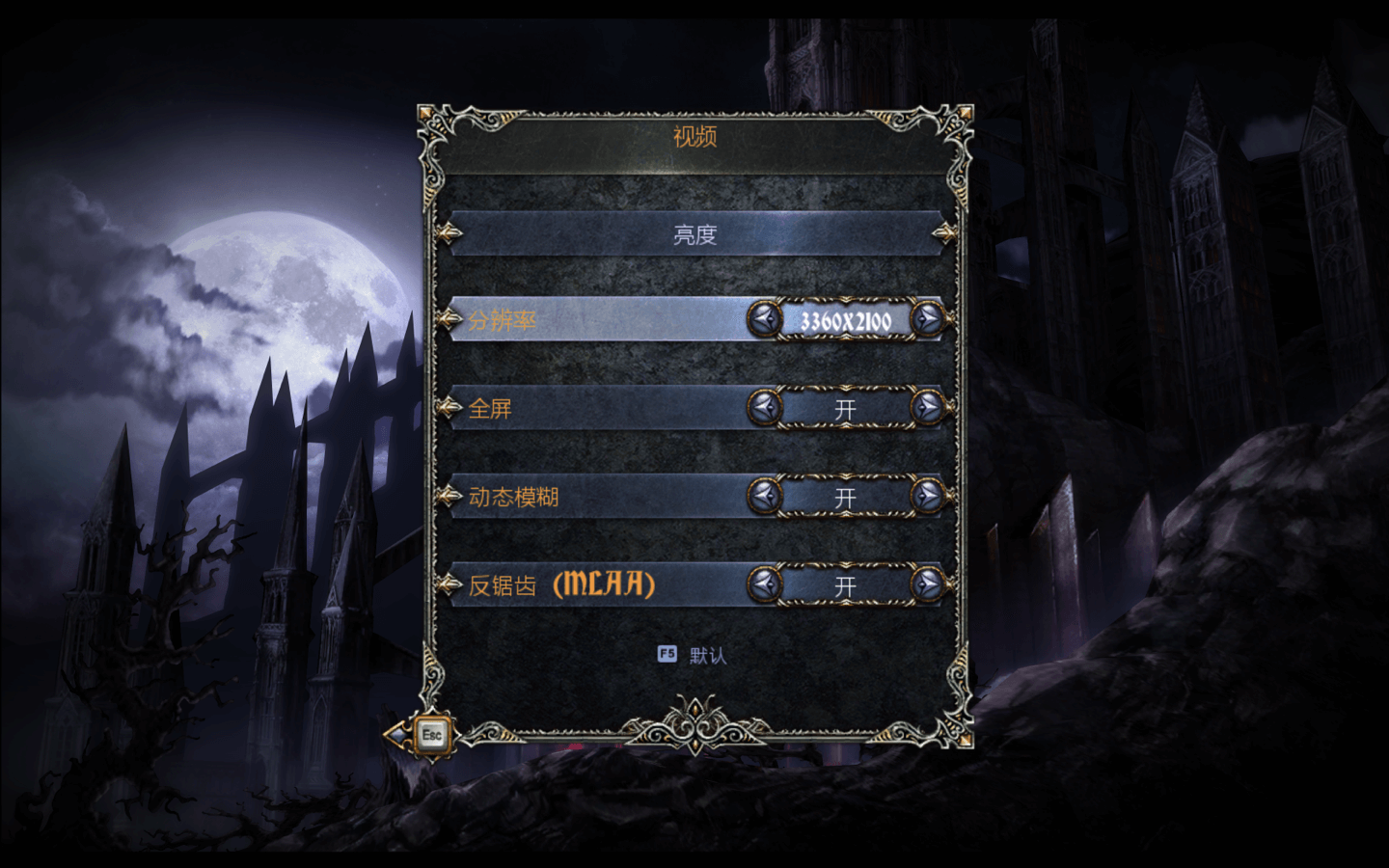Toggle 全屏 fullscreen with its left arrow
The image size is (1389, 868).
click(764, 408)
